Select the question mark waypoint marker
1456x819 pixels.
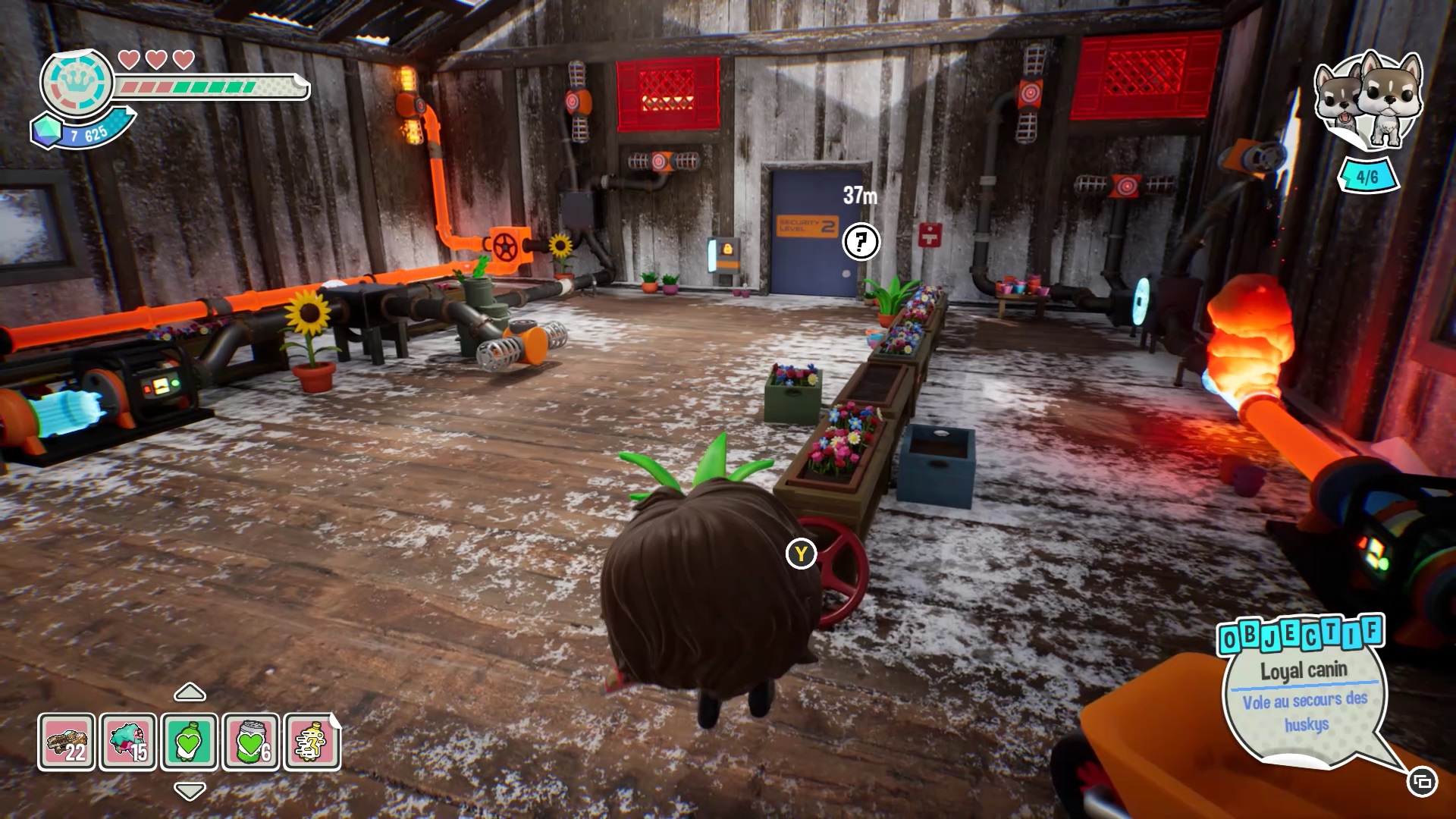[x=861, y=242]
